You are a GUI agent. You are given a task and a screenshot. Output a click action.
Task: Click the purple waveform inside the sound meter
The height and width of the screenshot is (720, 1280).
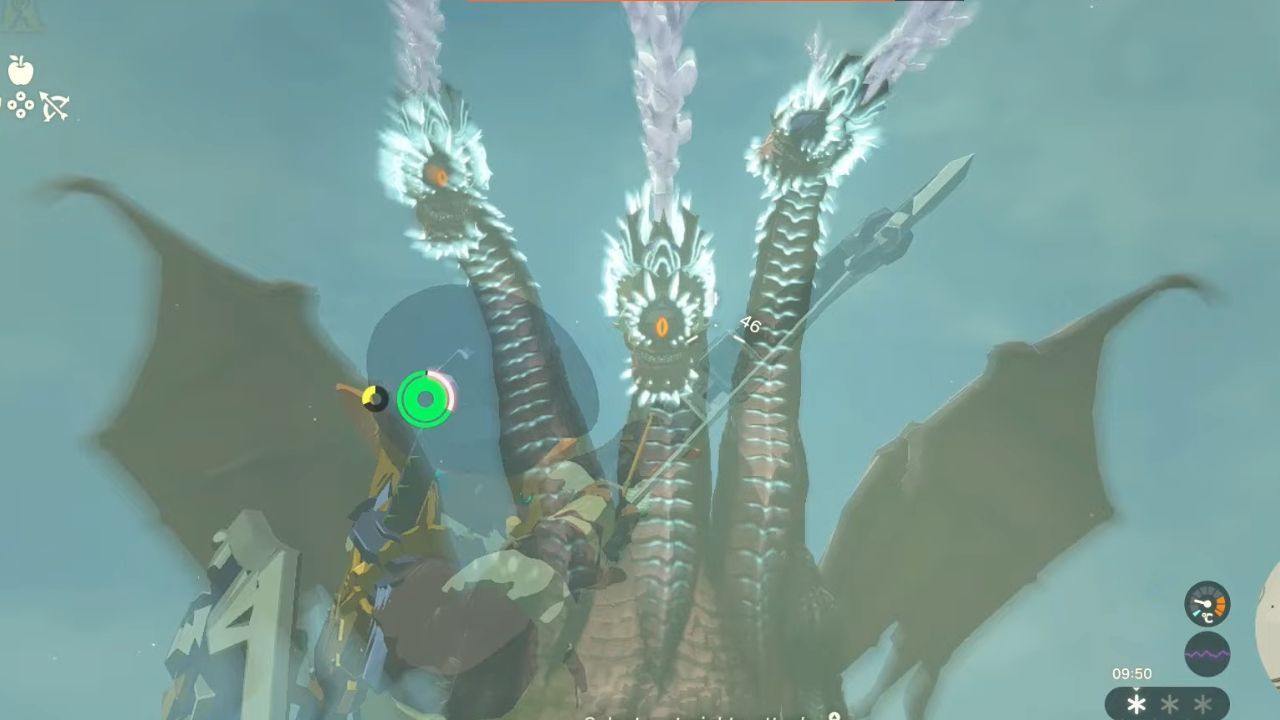point(1207,654)
